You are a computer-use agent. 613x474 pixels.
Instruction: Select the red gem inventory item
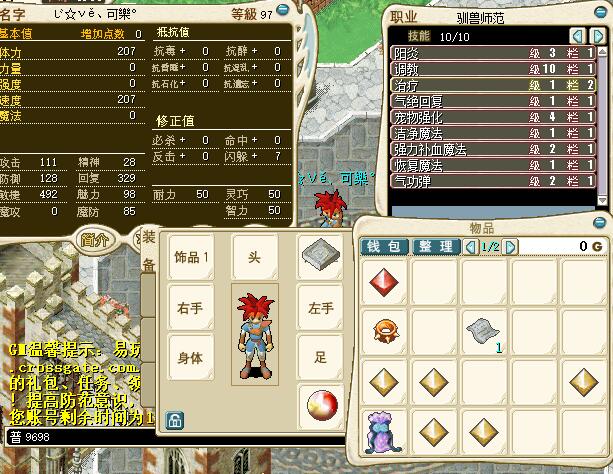pyautogui.click(x=383, y=281)
